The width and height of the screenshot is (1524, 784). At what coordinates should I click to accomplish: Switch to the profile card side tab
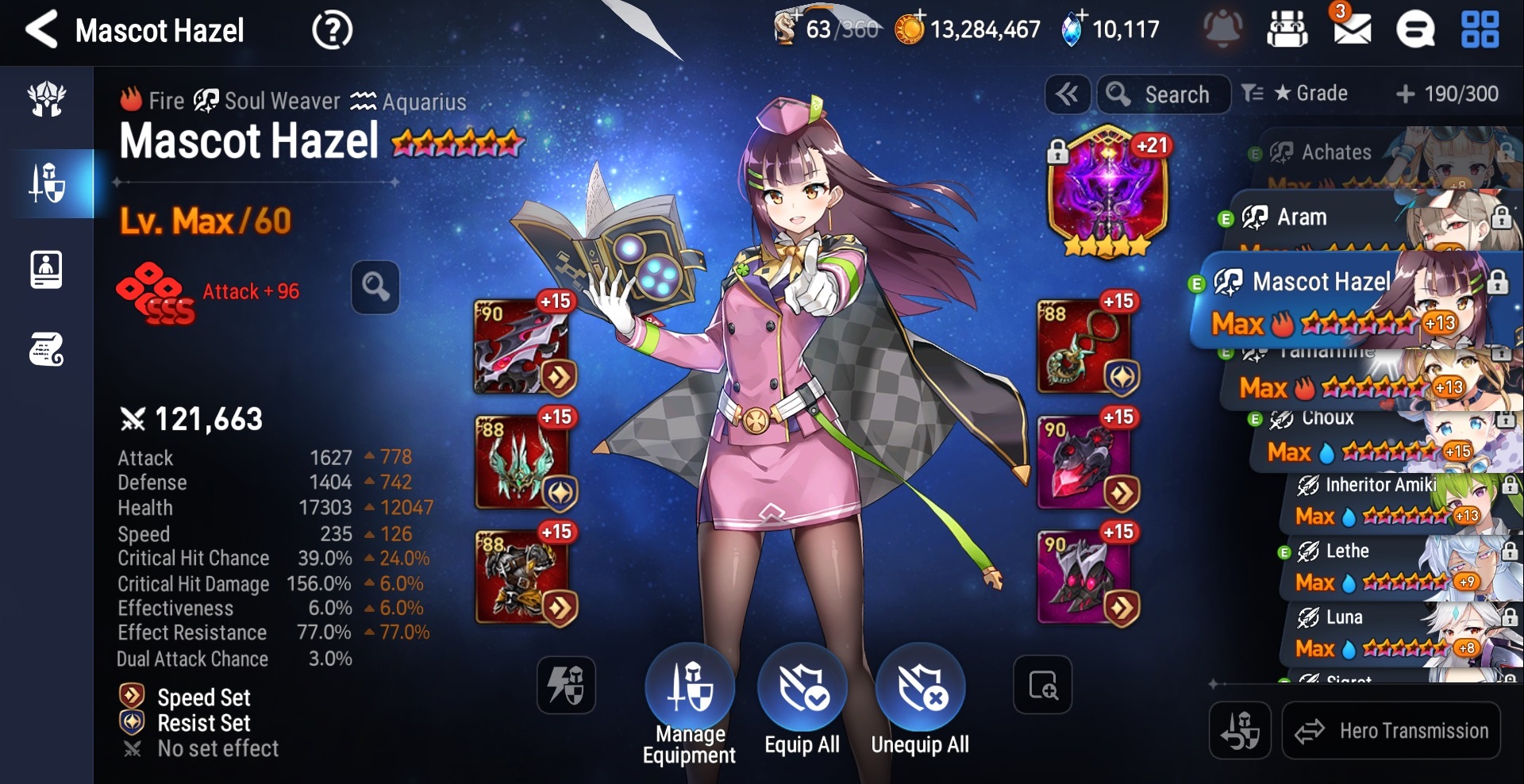(46, 269)
